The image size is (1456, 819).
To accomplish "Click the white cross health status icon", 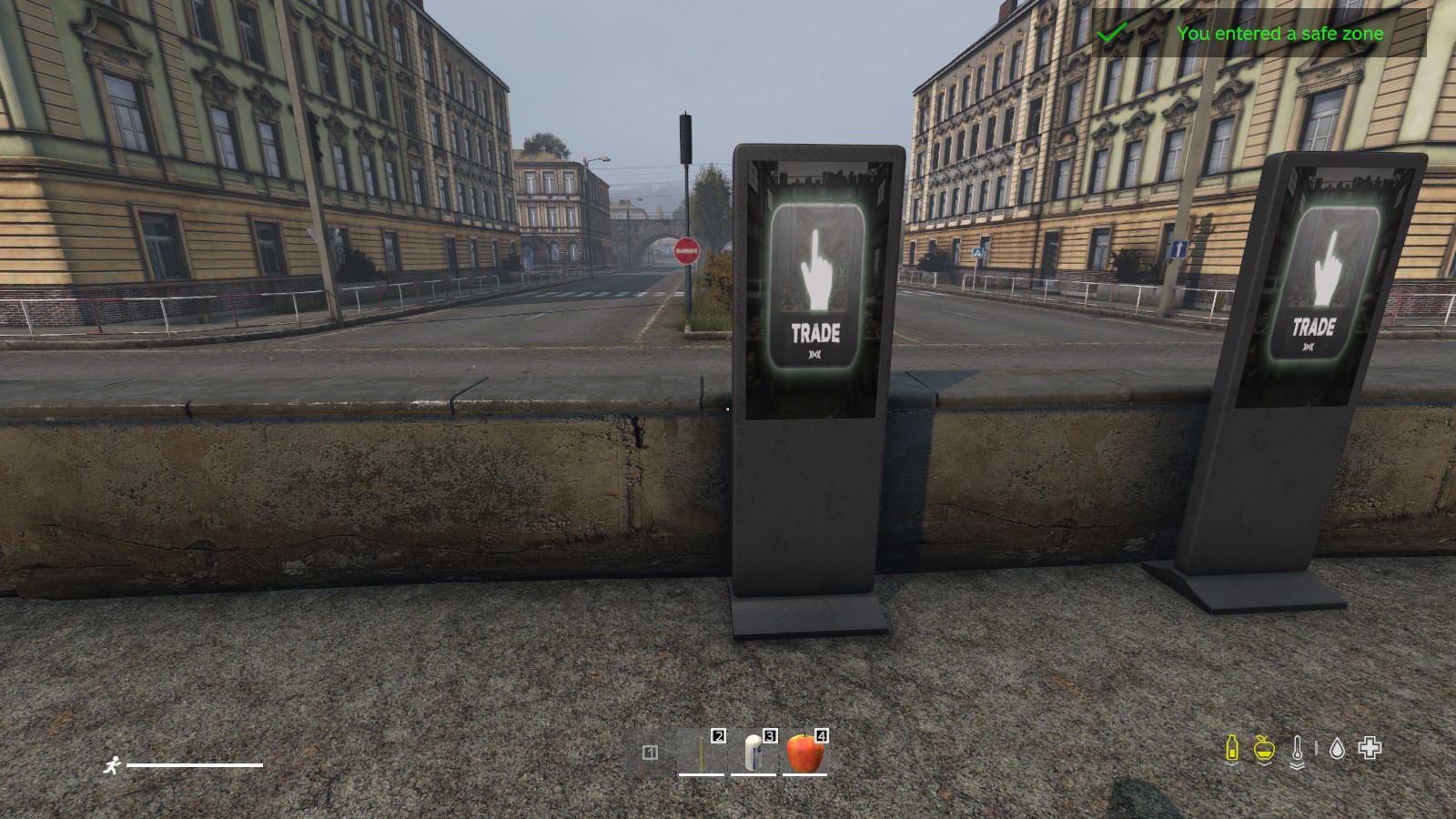I will click(x=1370, y=748).
